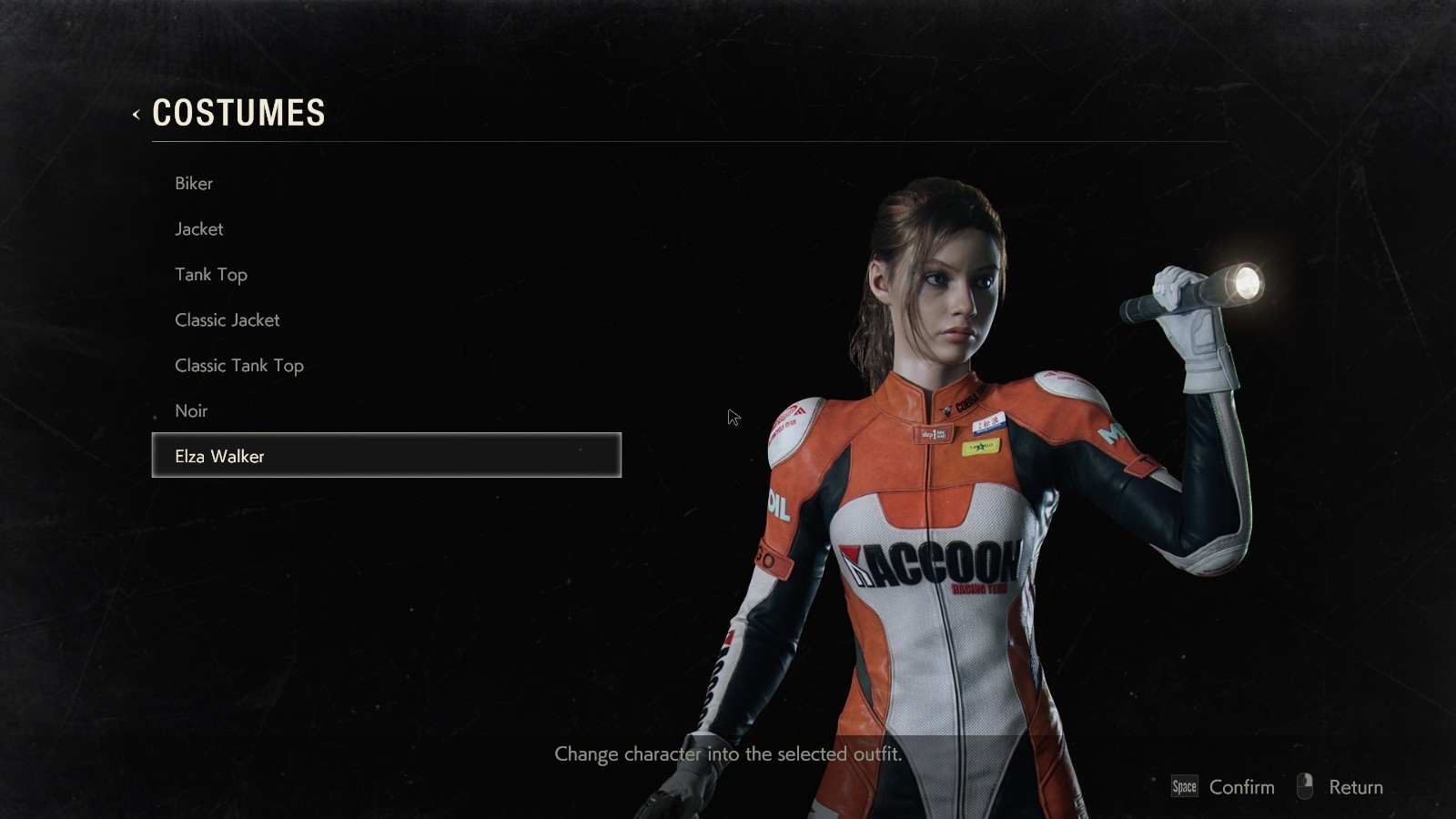This screenshot has width=1456, height=819.
Task: Click the back arrow beside Costumes
Action: (136, 114)
